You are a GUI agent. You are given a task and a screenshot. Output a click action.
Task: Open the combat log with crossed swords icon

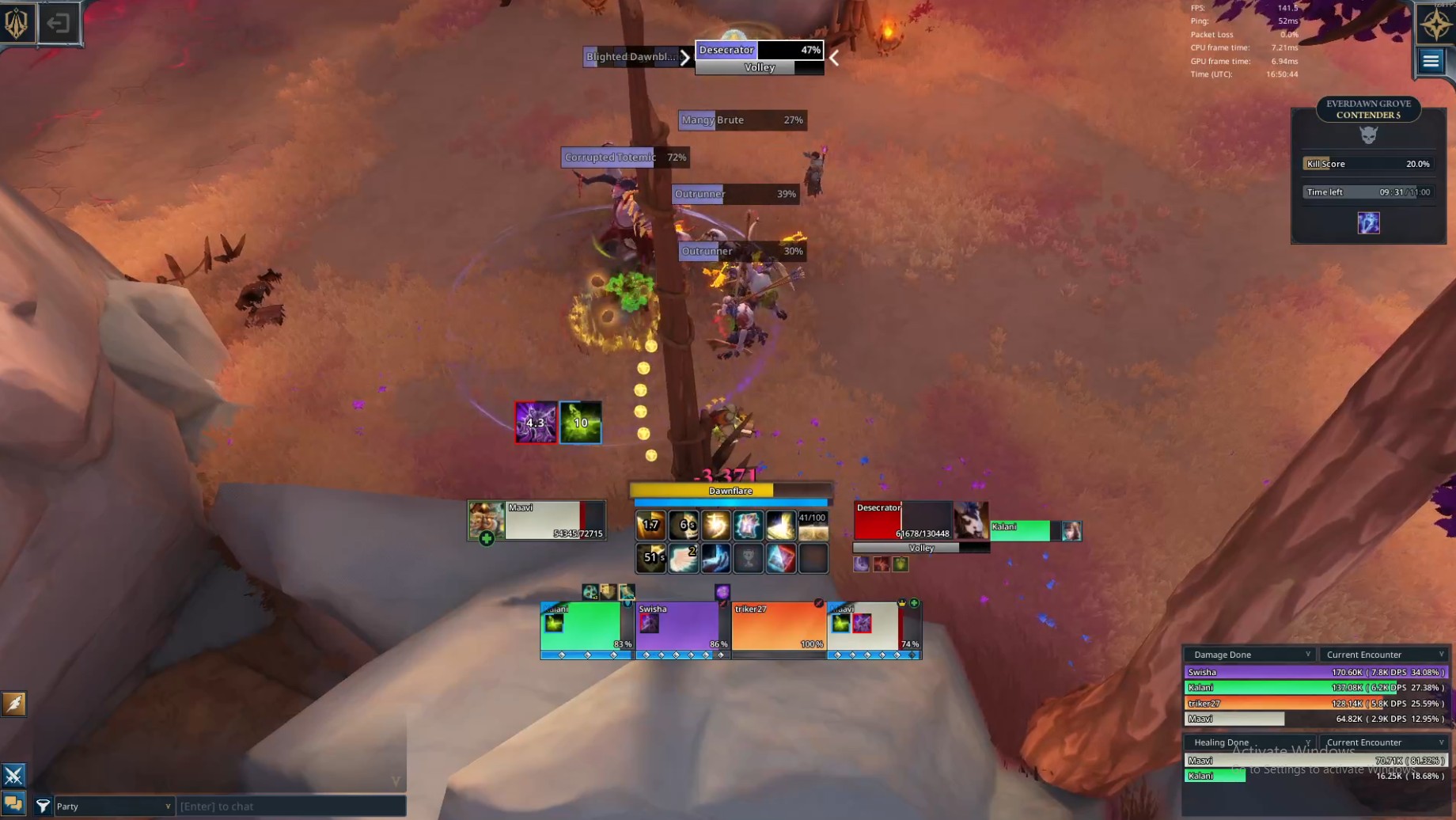pyautogui.click(x=13, y=773)
